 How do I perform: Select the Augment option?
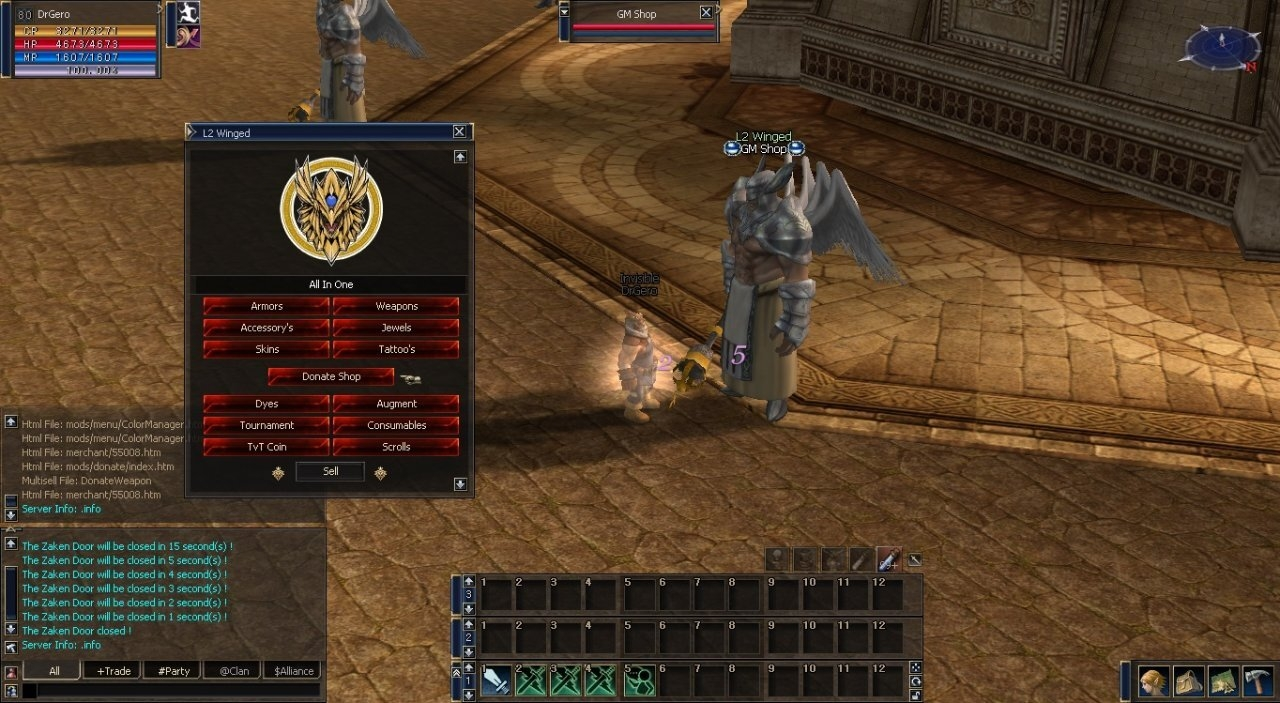pos(396,404)
